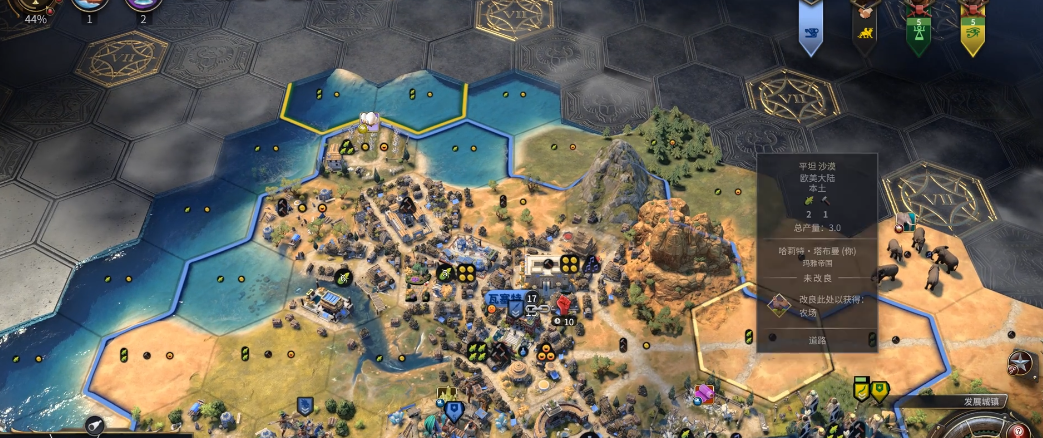The image size is (1043, 438).
Task: Open the purple round icon labeled 2
Action: 143,8
